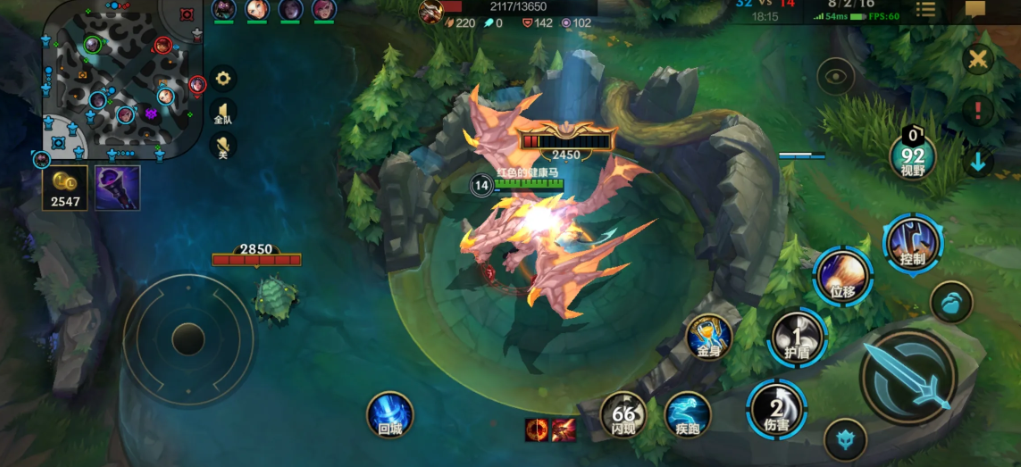Trigger the 控制 crowd control ultimate
This screenshot has width=1021, height=467.
(912, 243)
